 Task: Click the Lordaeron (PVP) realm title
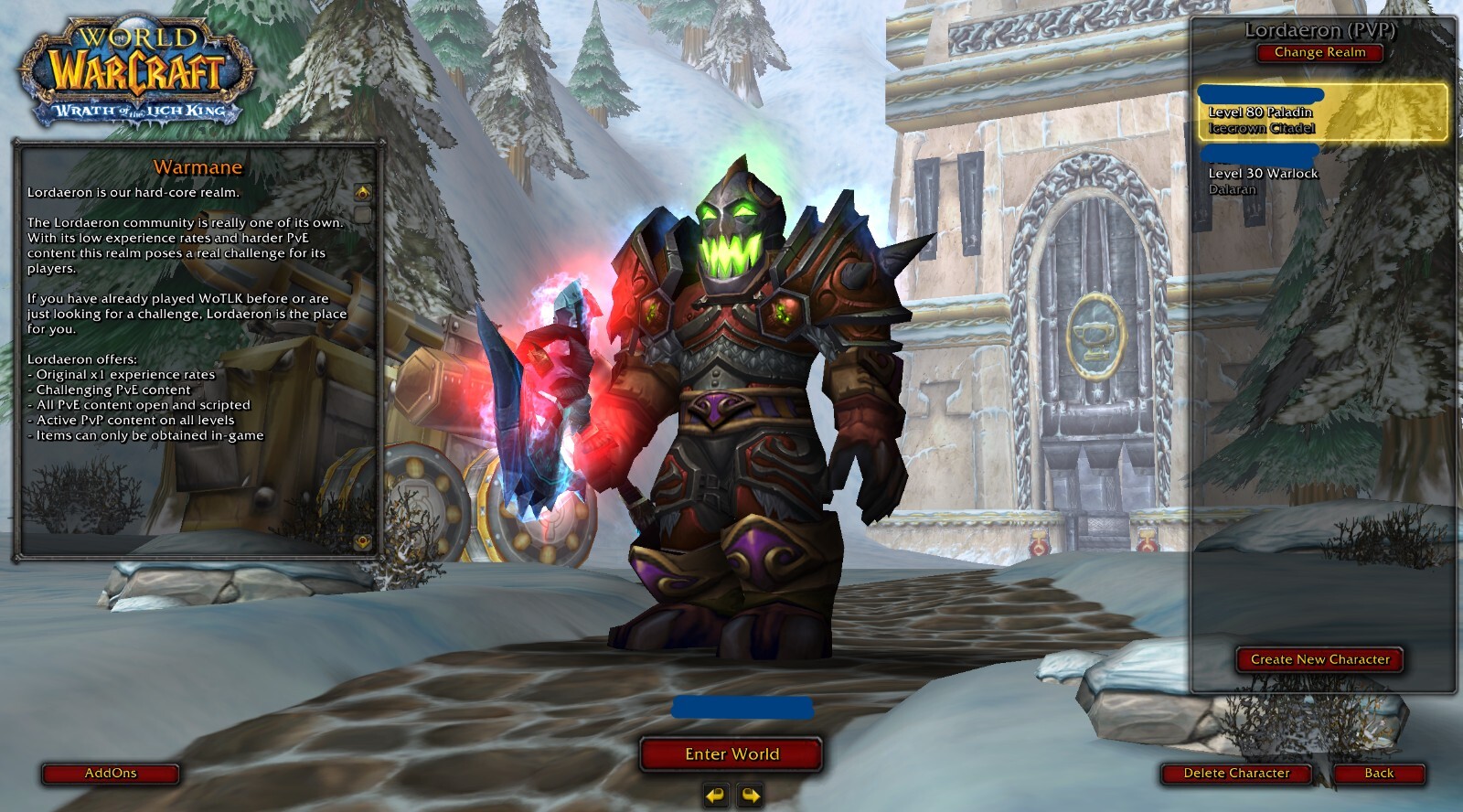pos(1319,29)
